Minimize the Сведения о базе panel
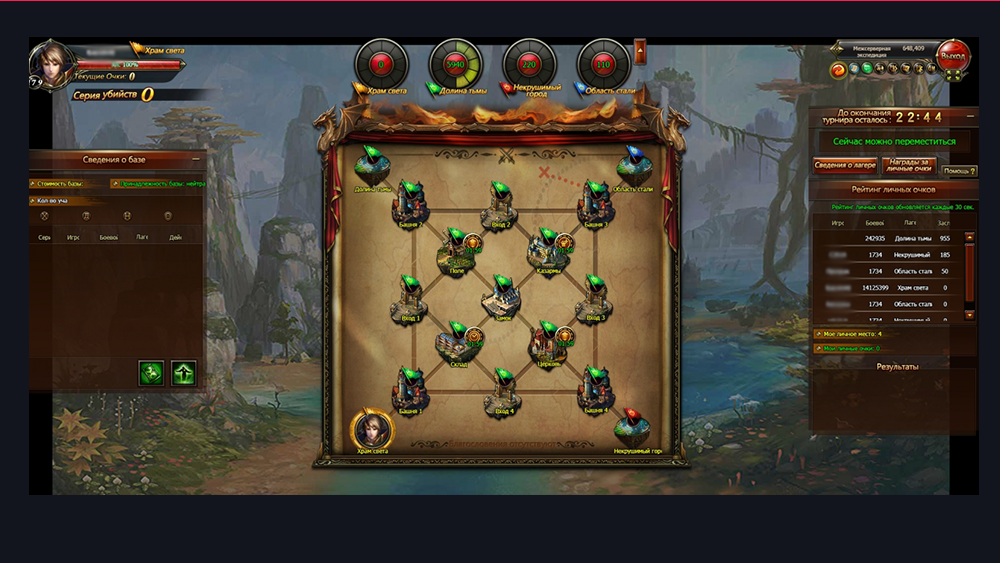The height and width of the screenshot is (563, 1000). [x=196, y=159]
